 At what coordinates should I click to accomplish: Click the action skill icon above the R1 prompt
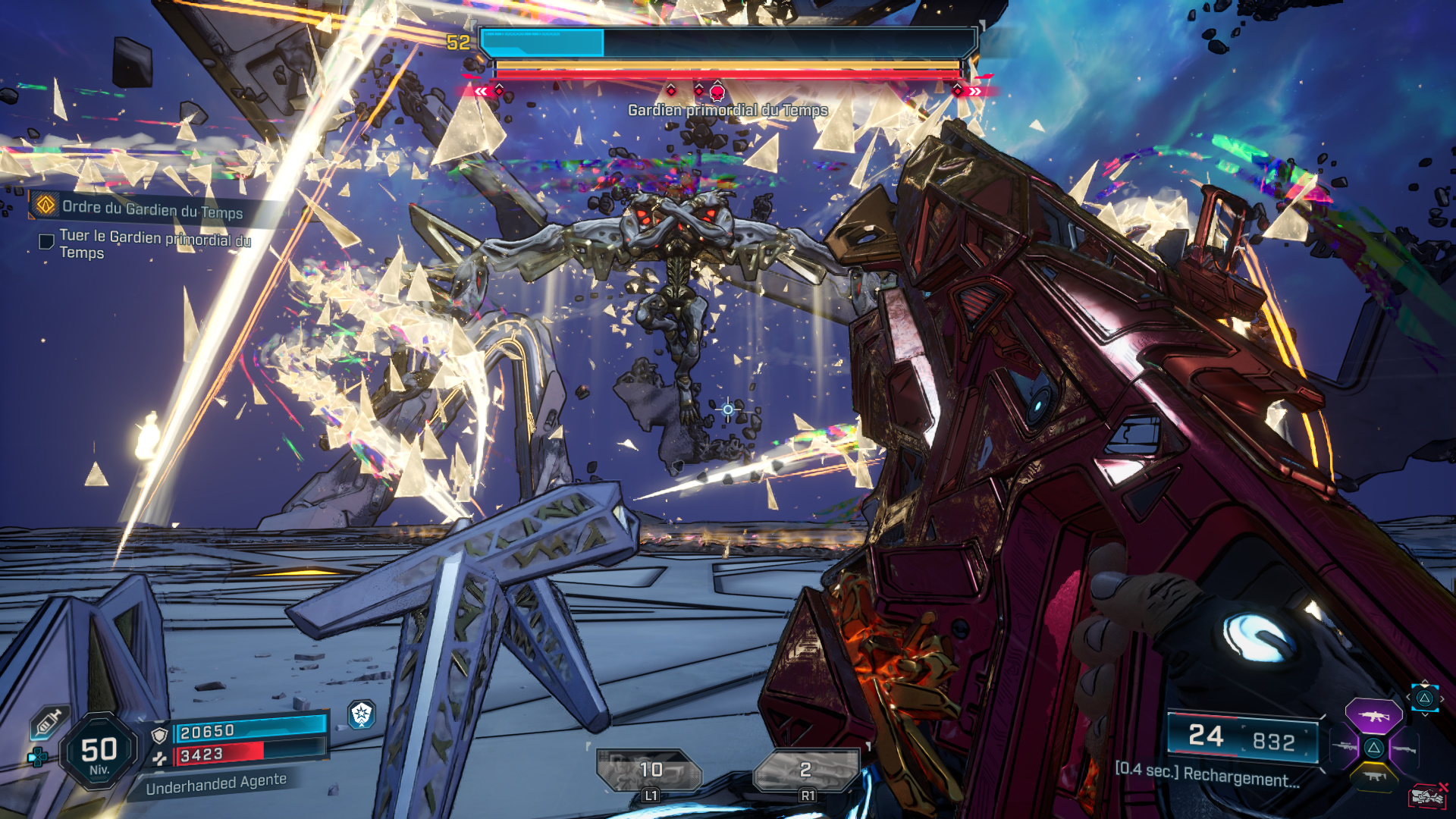tap(805, 768)
